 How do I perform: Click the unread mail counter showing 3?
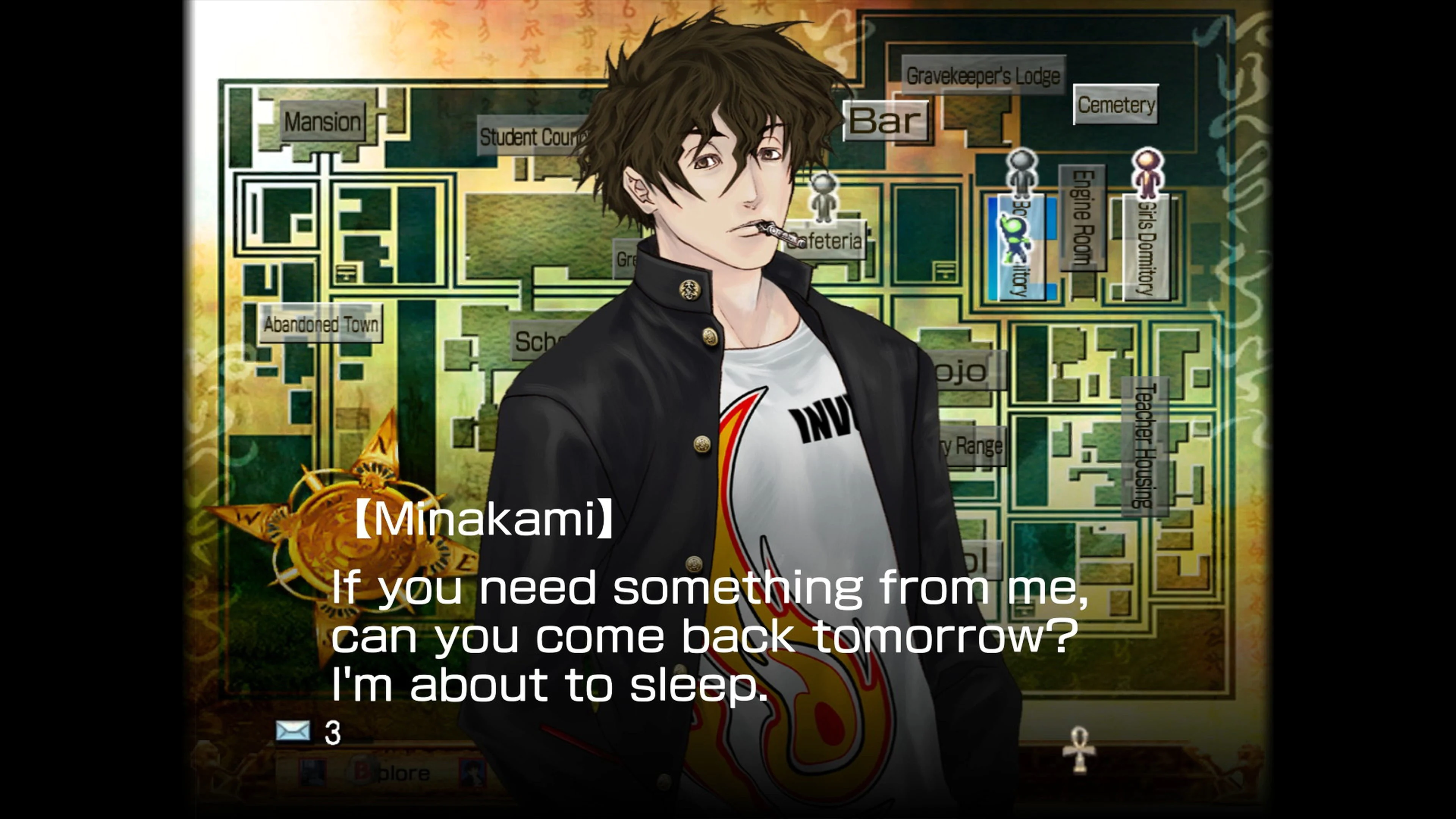tap(332, 732)
